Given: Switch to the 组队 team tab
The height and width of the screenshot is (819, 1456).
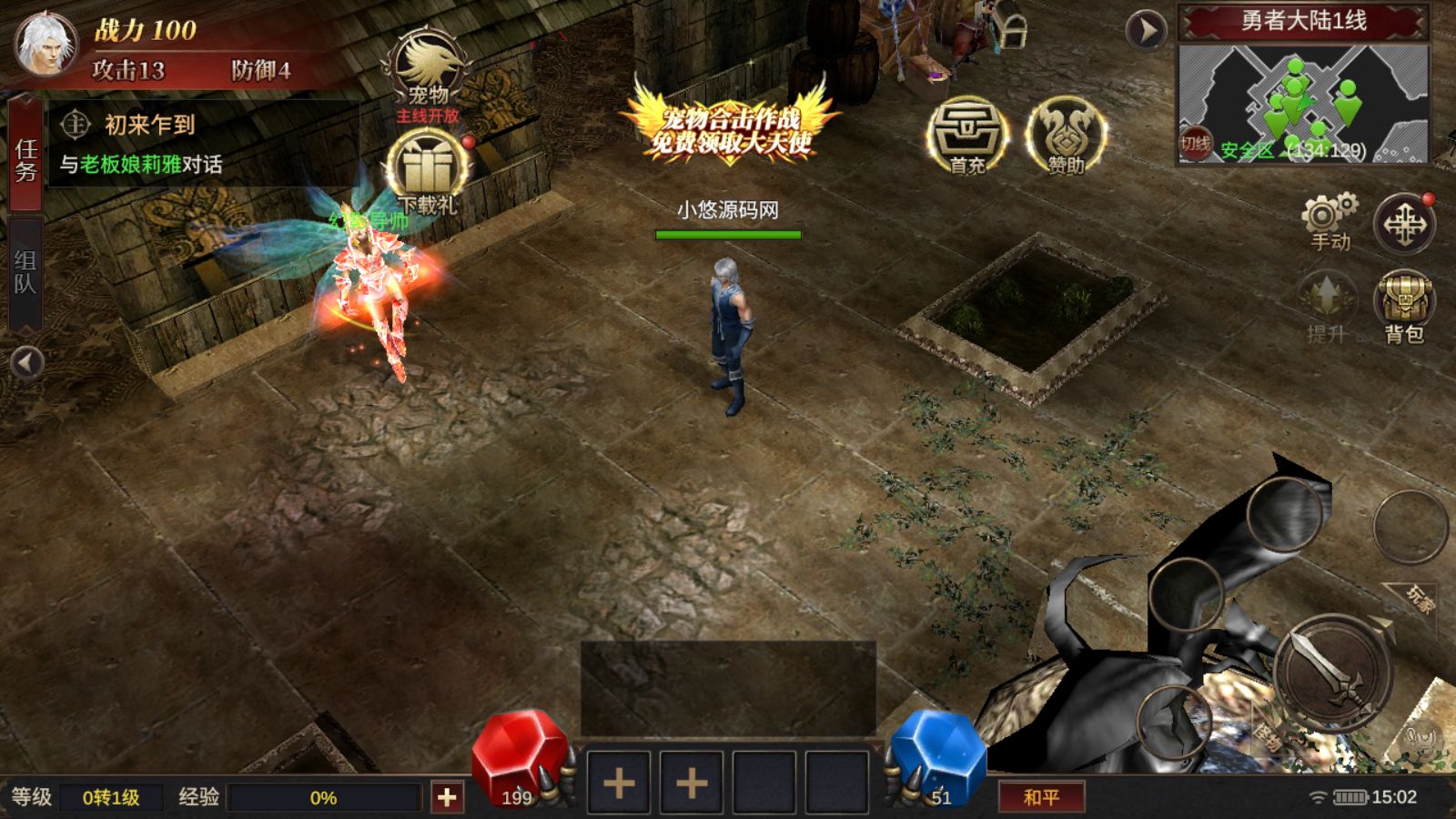Looking at the screenshot, I should (x=25, y=271).
